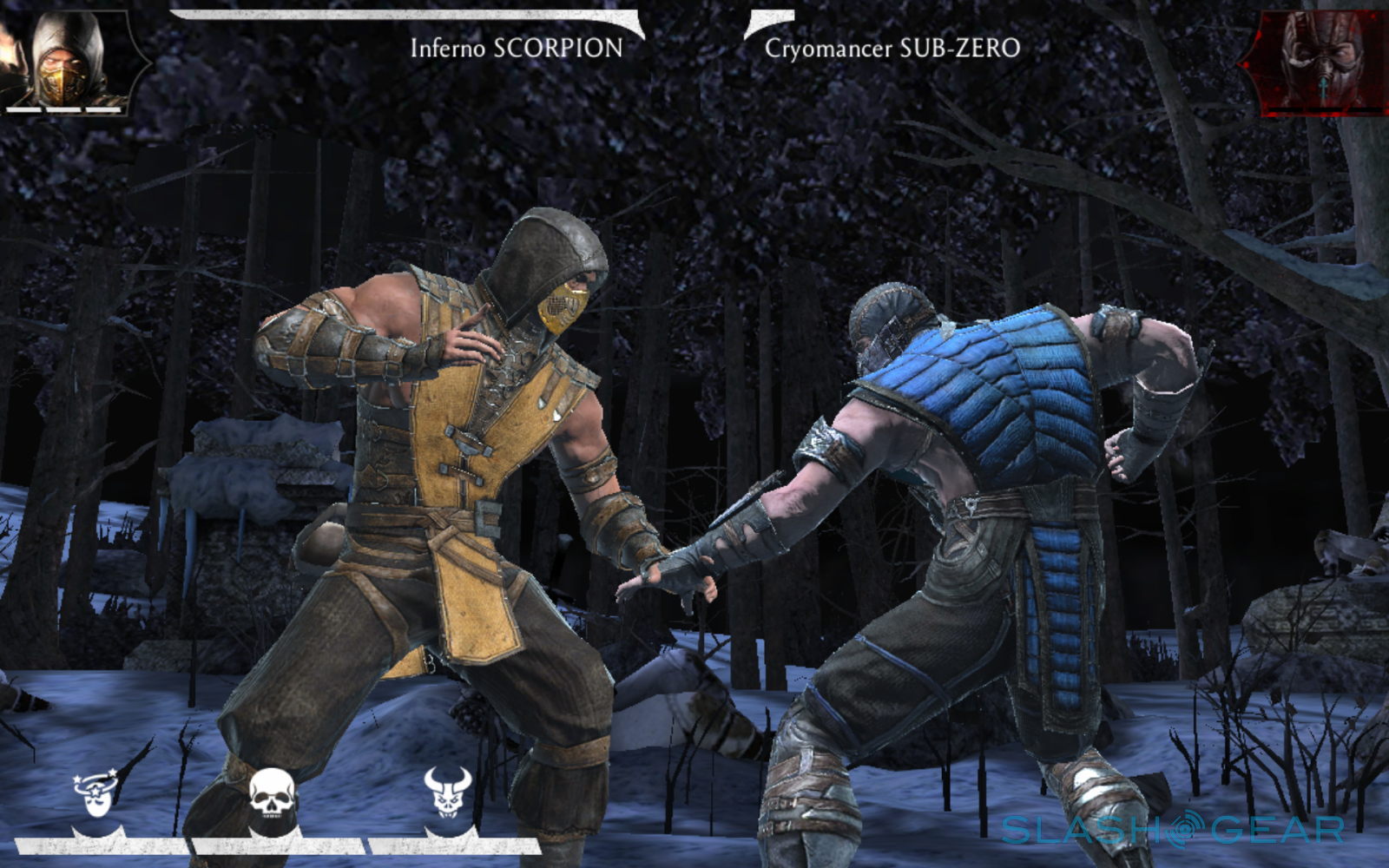
Task: Trigger the plain skull special attack
Action: [273, 797]
